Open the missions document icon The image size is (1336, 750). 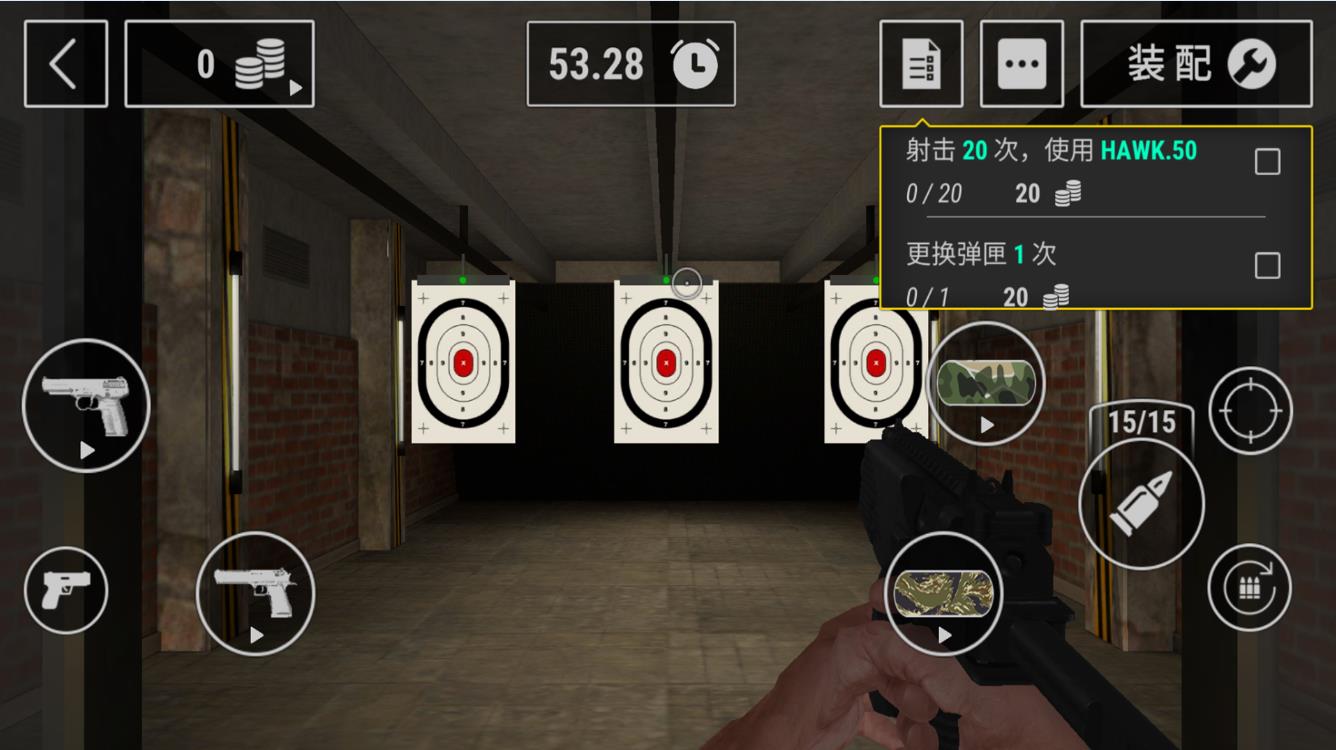pyautogui.click(x=920, y=63)
